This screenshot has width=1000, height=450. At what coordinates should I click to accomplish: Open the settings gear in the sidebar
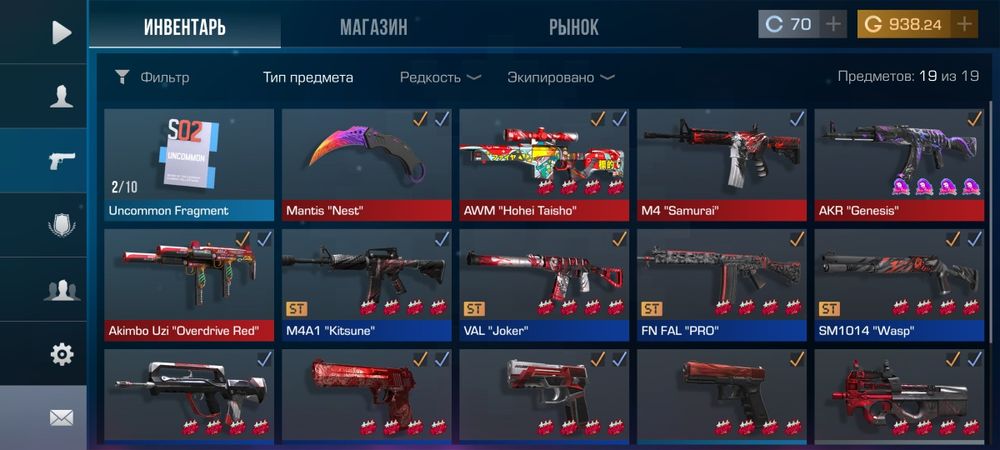62,354
